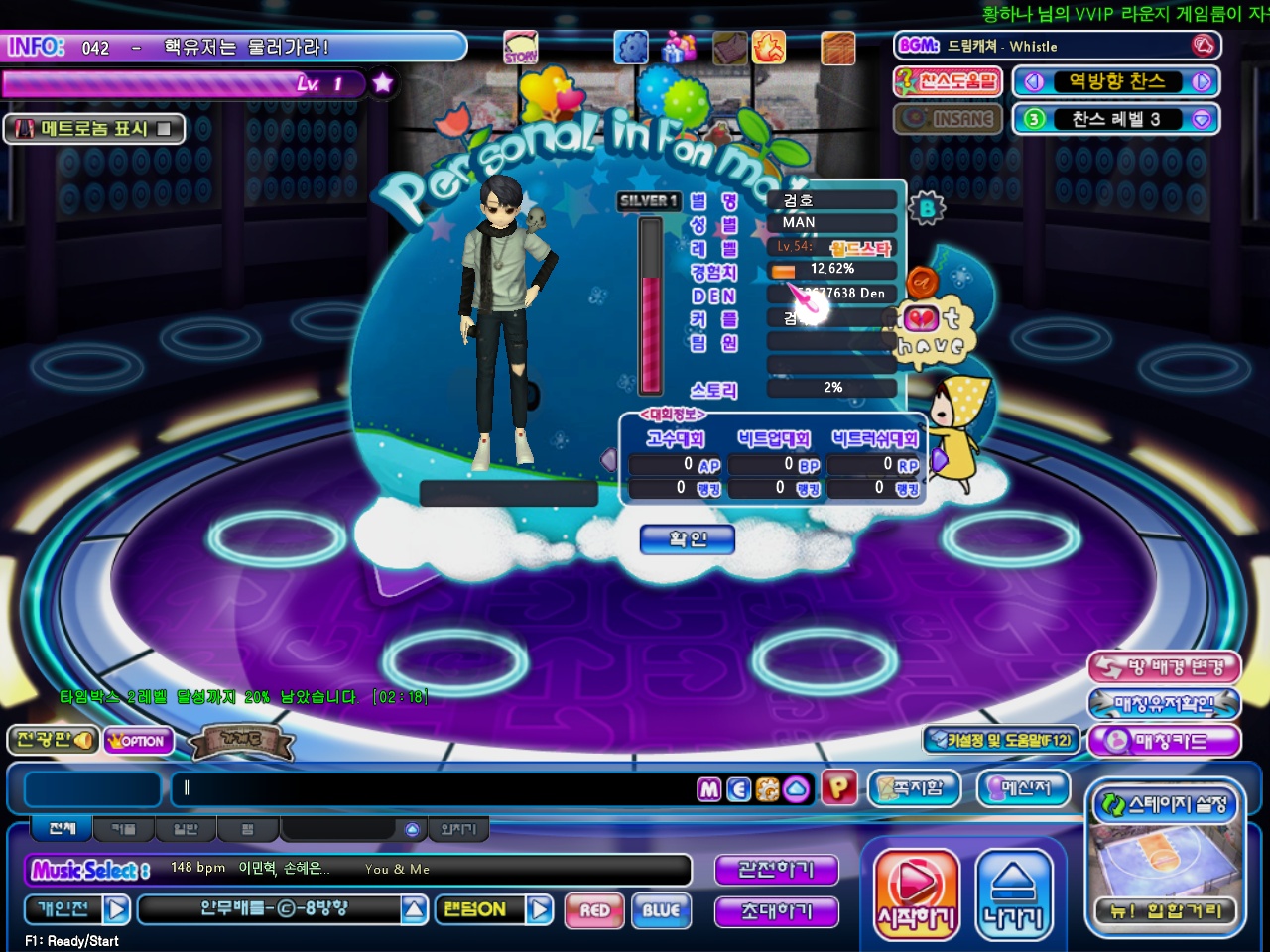Open the 쪽지함 message box
The height and width of the screenshot is (952, 1270).
pyautogui.click(x=915, y=788)
